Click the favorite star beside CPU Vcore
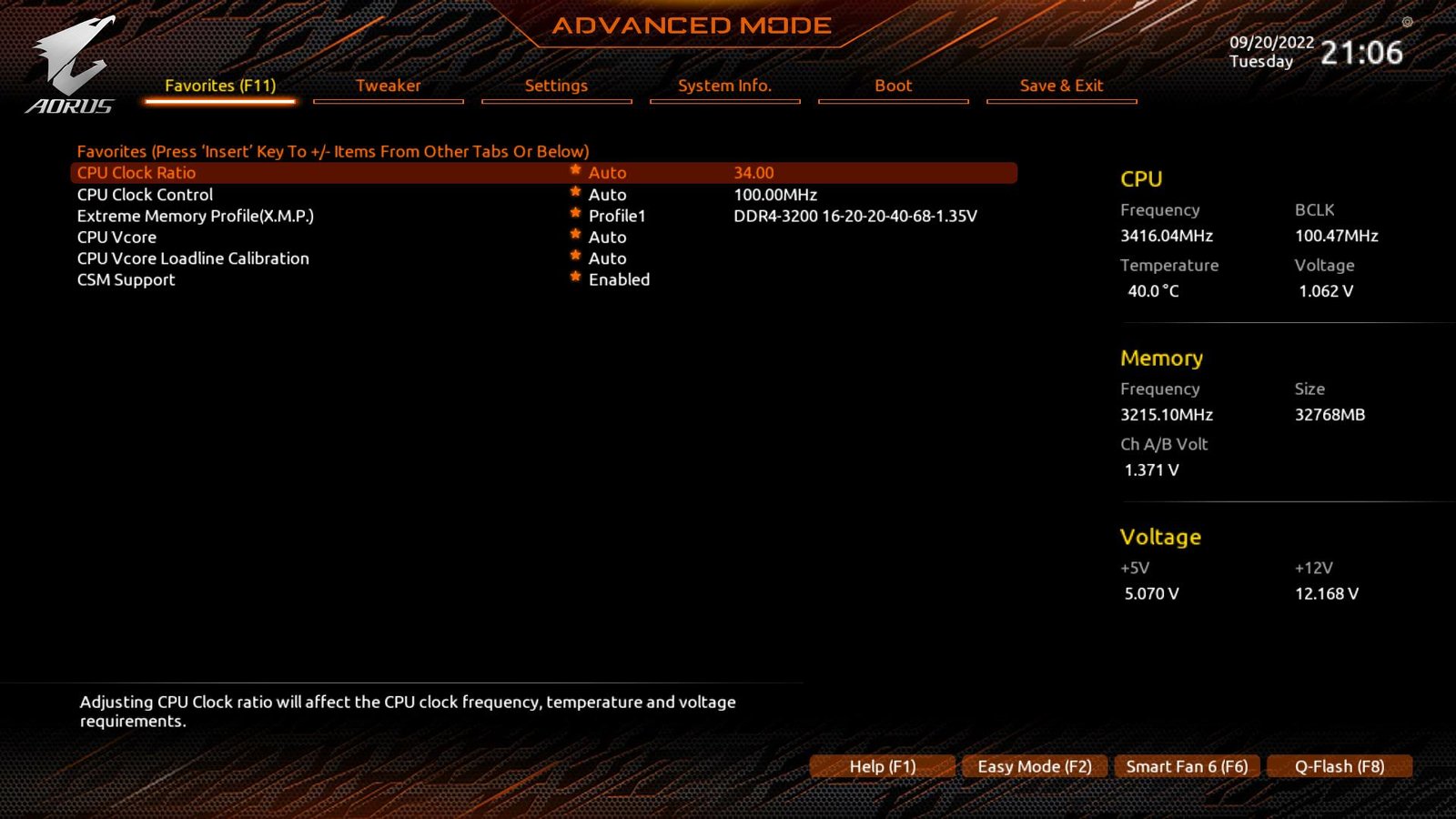1456x819 pixels. (x=575, y=237)
